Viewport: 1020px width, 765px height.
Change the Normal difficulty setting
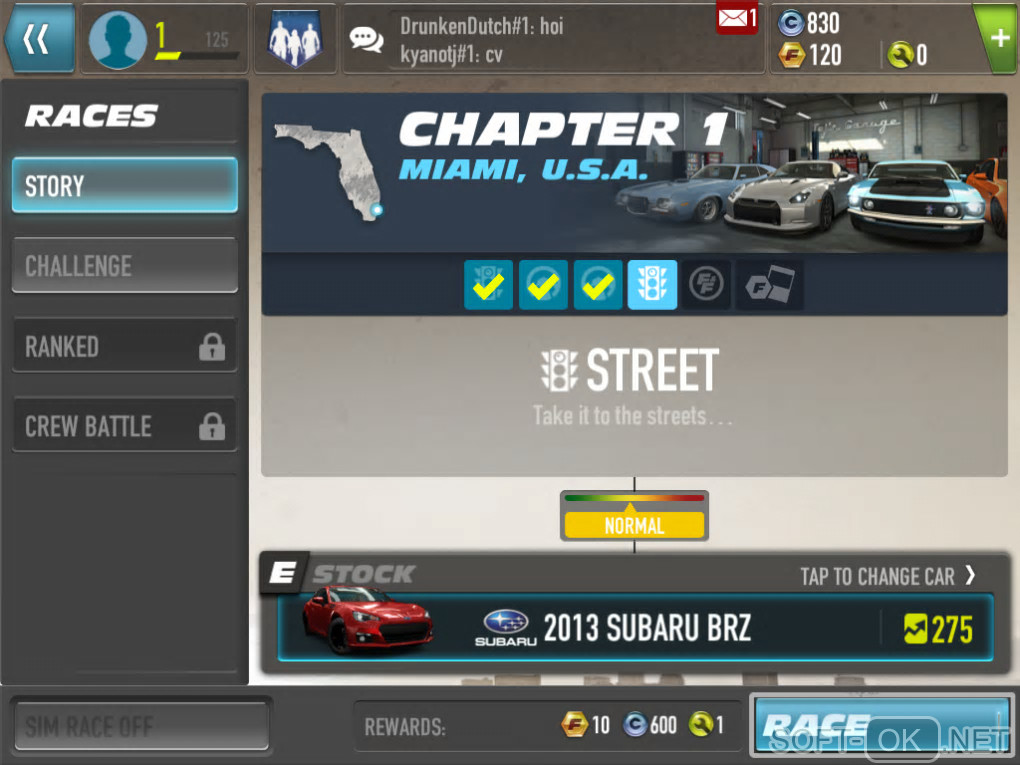click(634, 517)
